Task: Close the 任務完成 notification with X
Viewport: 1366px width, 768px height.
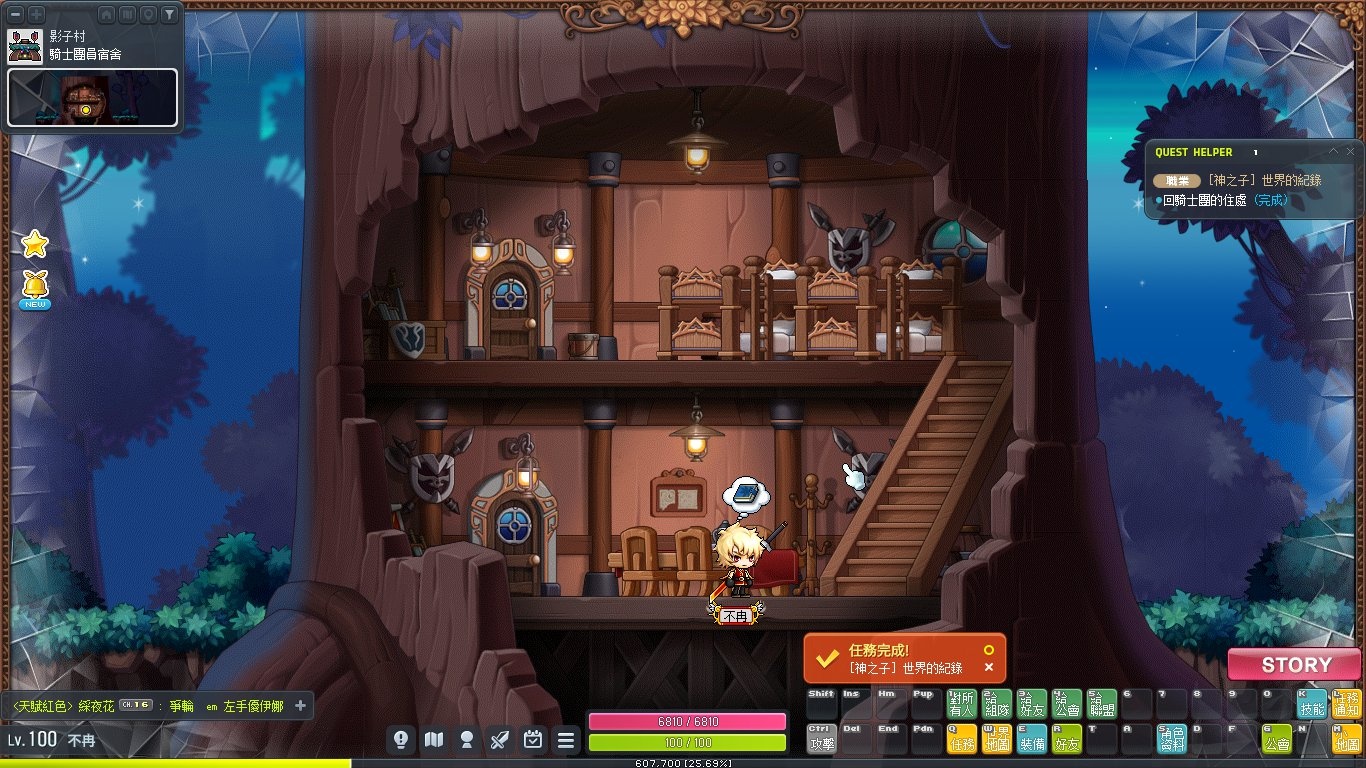Action: coord(989,667)
